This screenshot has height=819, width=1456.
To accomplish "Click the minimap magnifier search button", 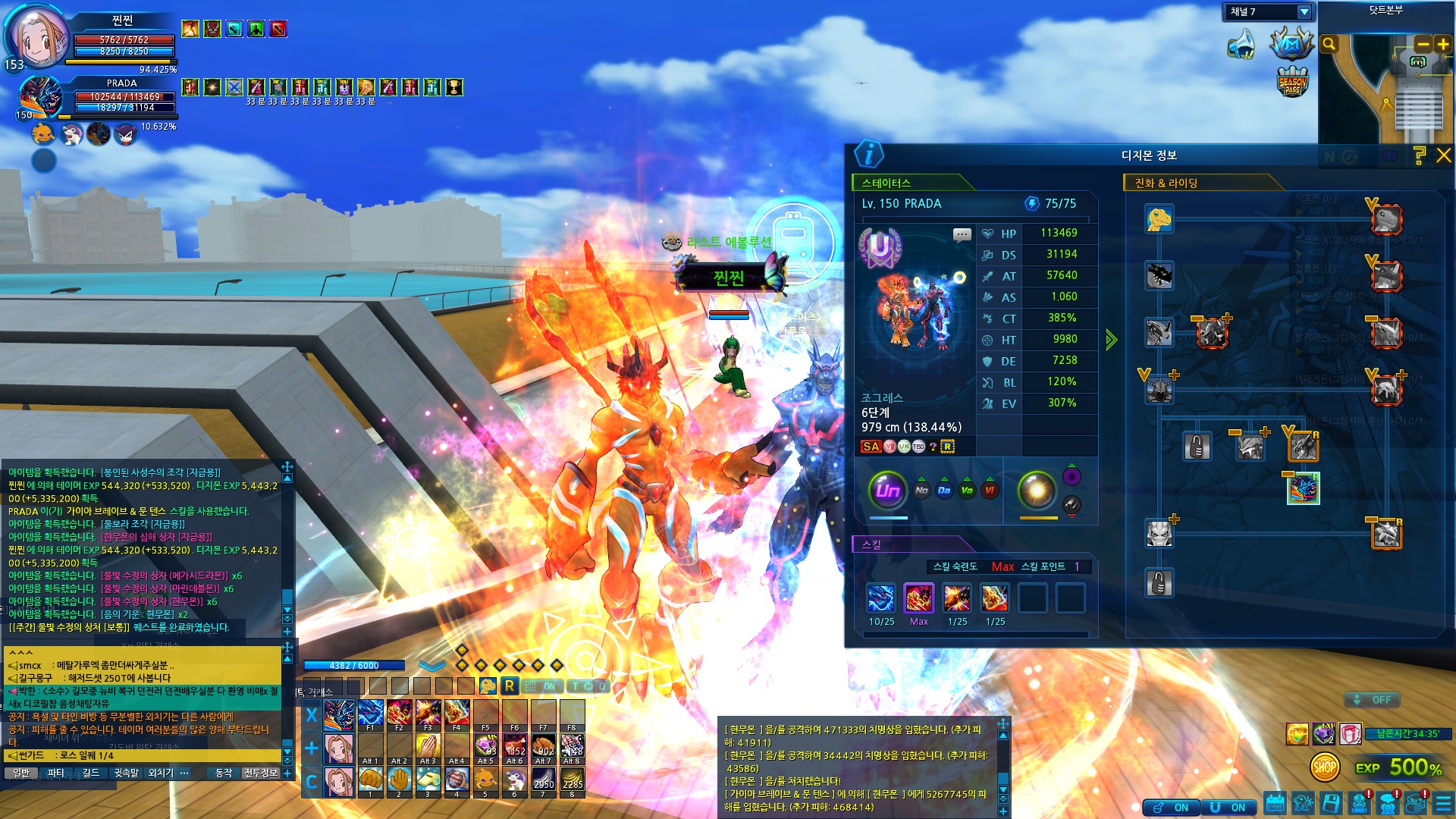I will pos(1329,45).
